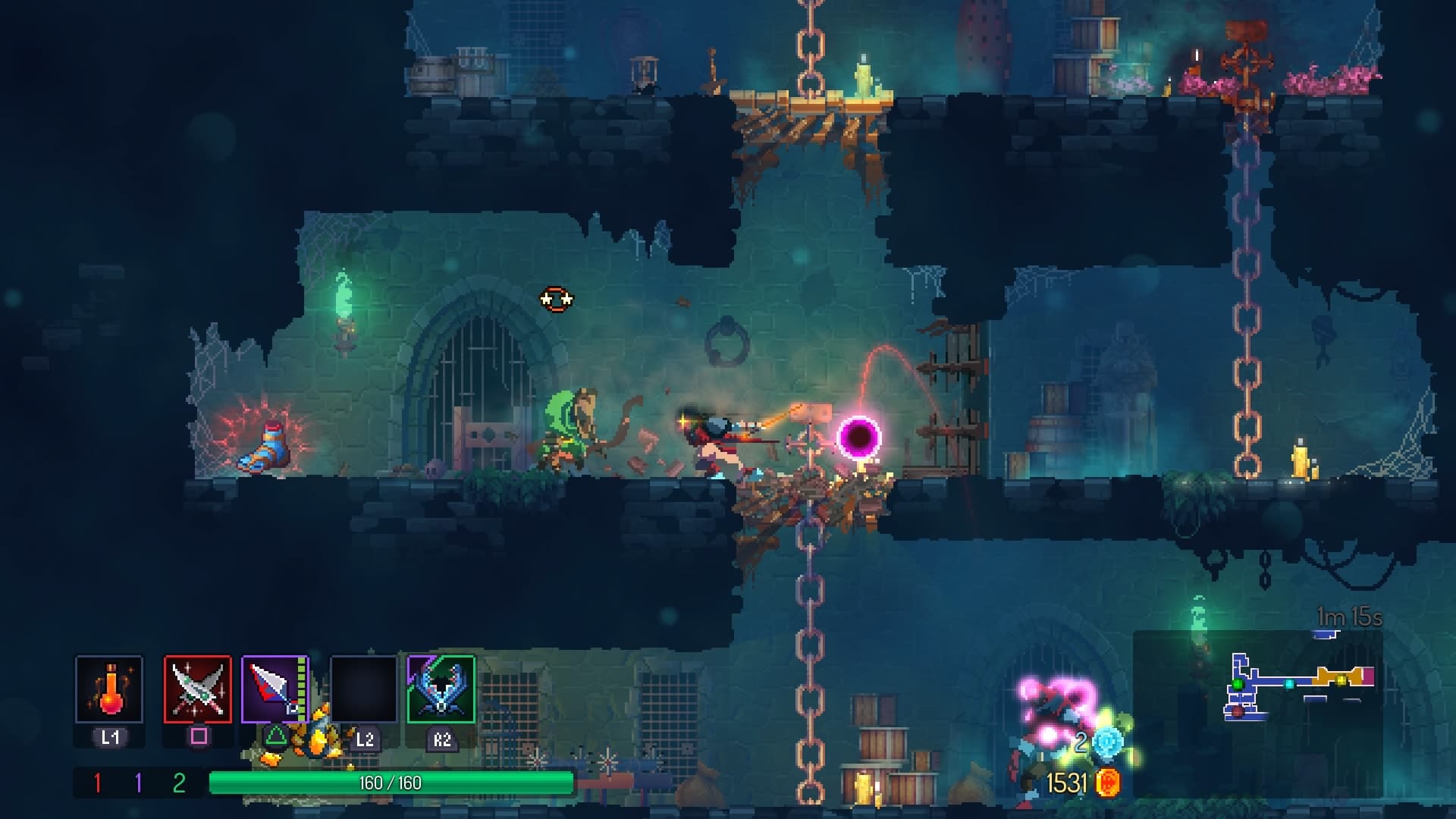The height and width of the screenshot is (819, 1456).
Task: Select the health flask slot
Action: [x=109, y=689]
